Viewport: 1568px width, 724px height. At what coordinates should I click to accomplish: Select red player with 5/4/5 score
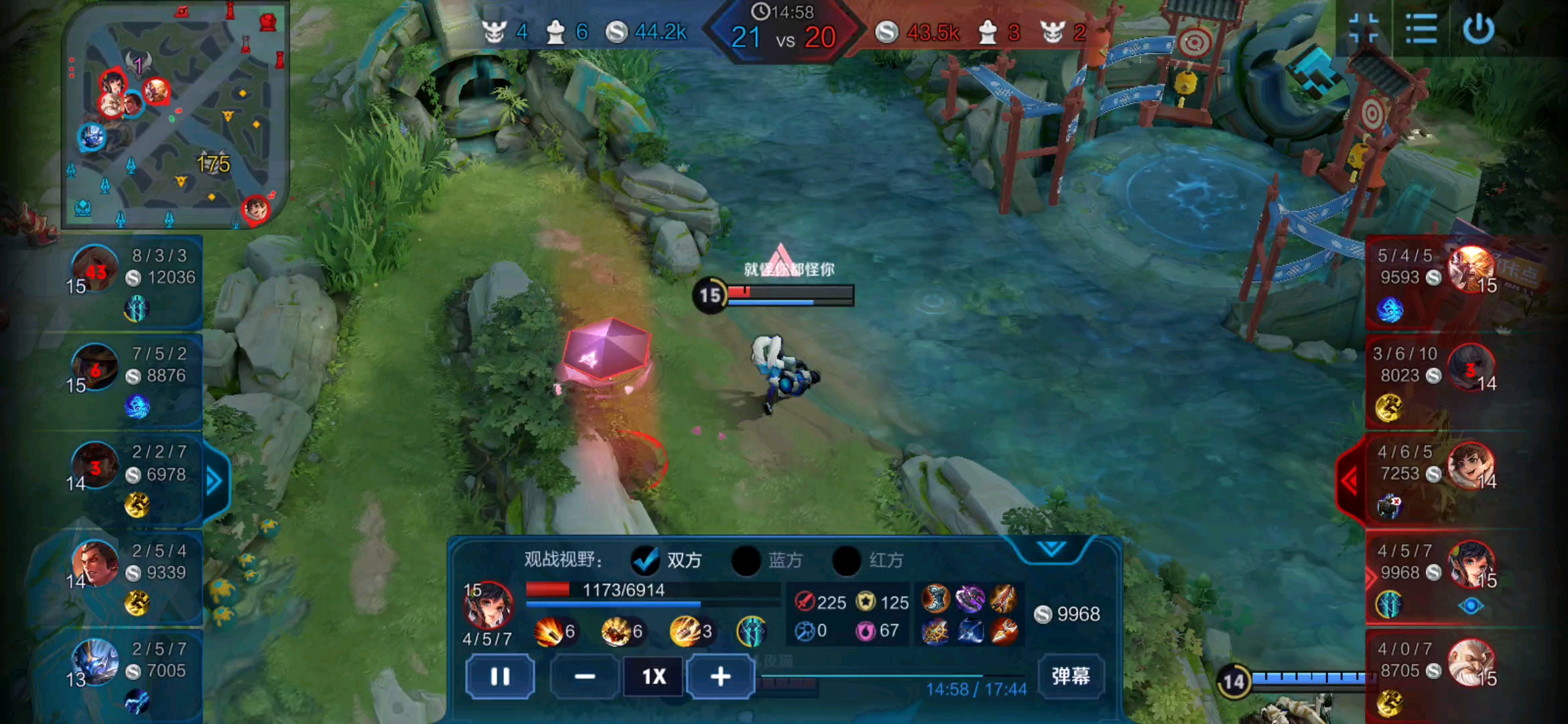(1434, 280)
